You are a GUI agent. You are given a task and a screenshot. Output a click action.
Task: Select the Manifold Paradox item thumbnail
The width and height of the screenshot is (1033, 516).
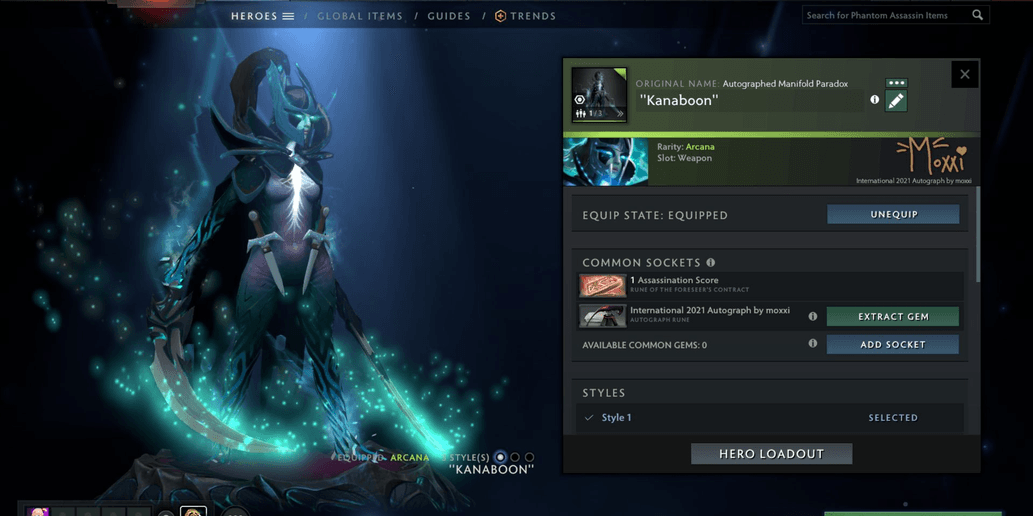599,95
